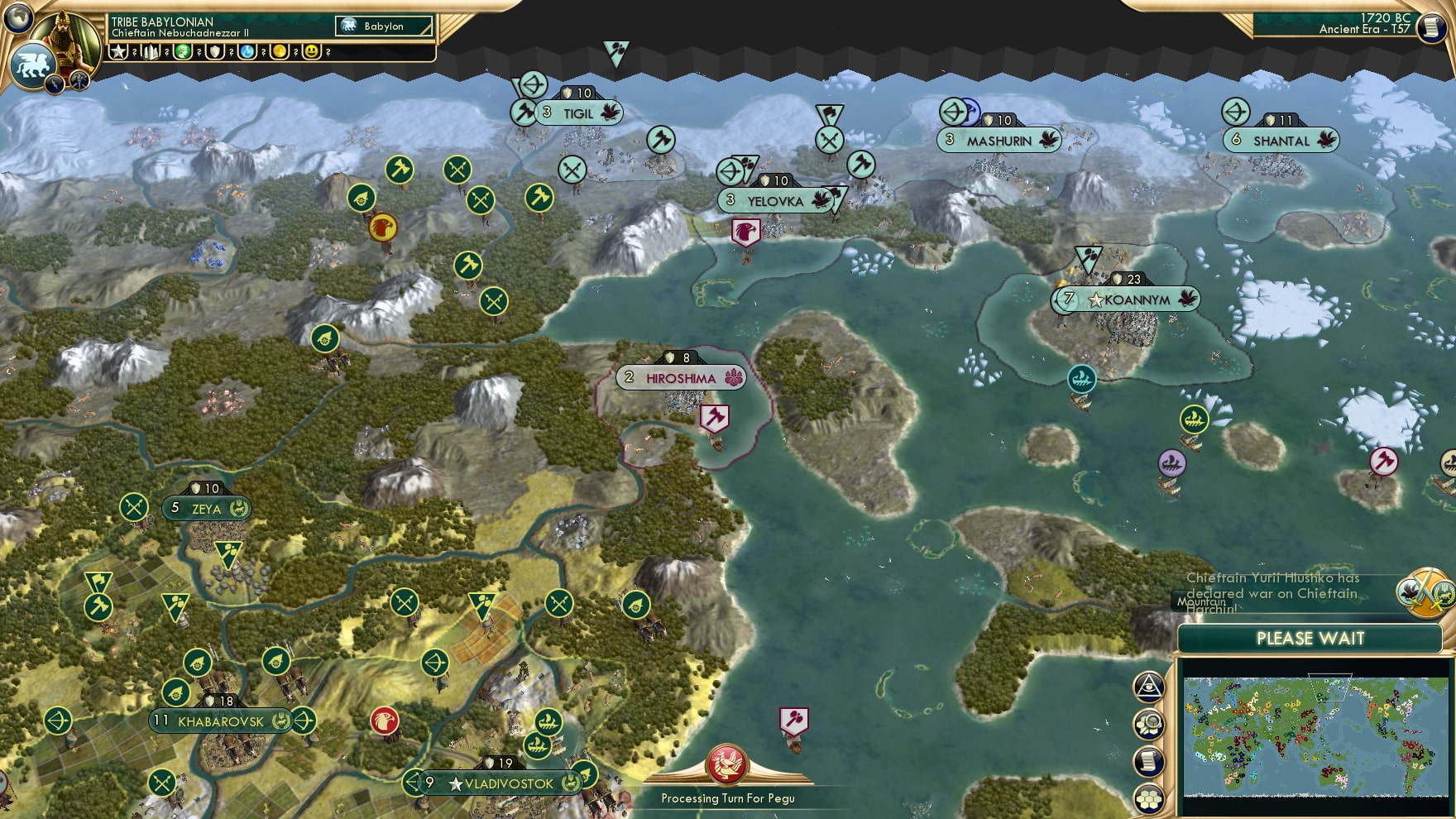Click the blue science flask icon
The image size is (1456, 819).
coord(247,52)
